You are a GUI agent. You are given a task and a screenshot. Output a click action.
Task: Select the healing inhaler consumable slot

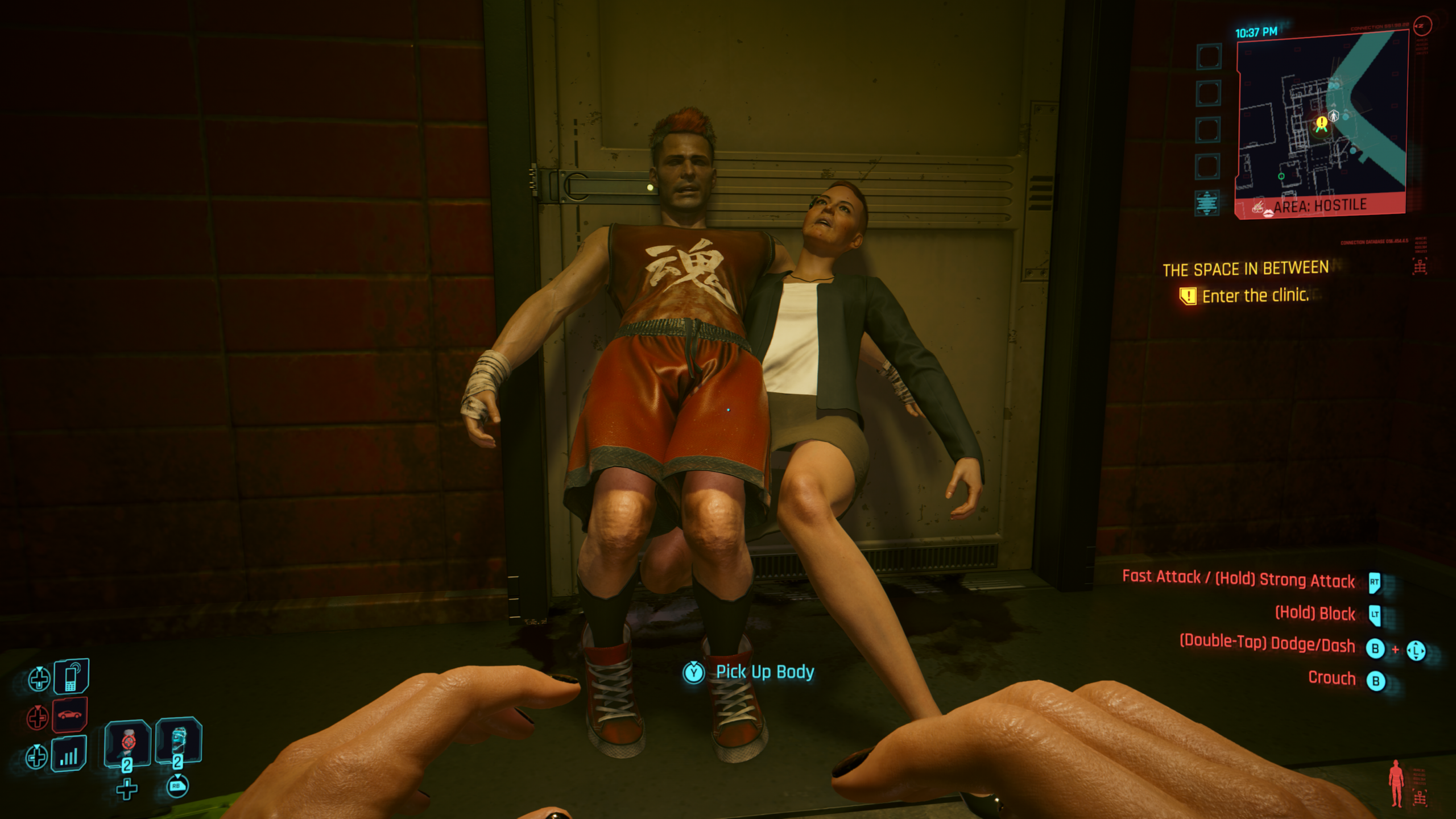coord(127,743)
